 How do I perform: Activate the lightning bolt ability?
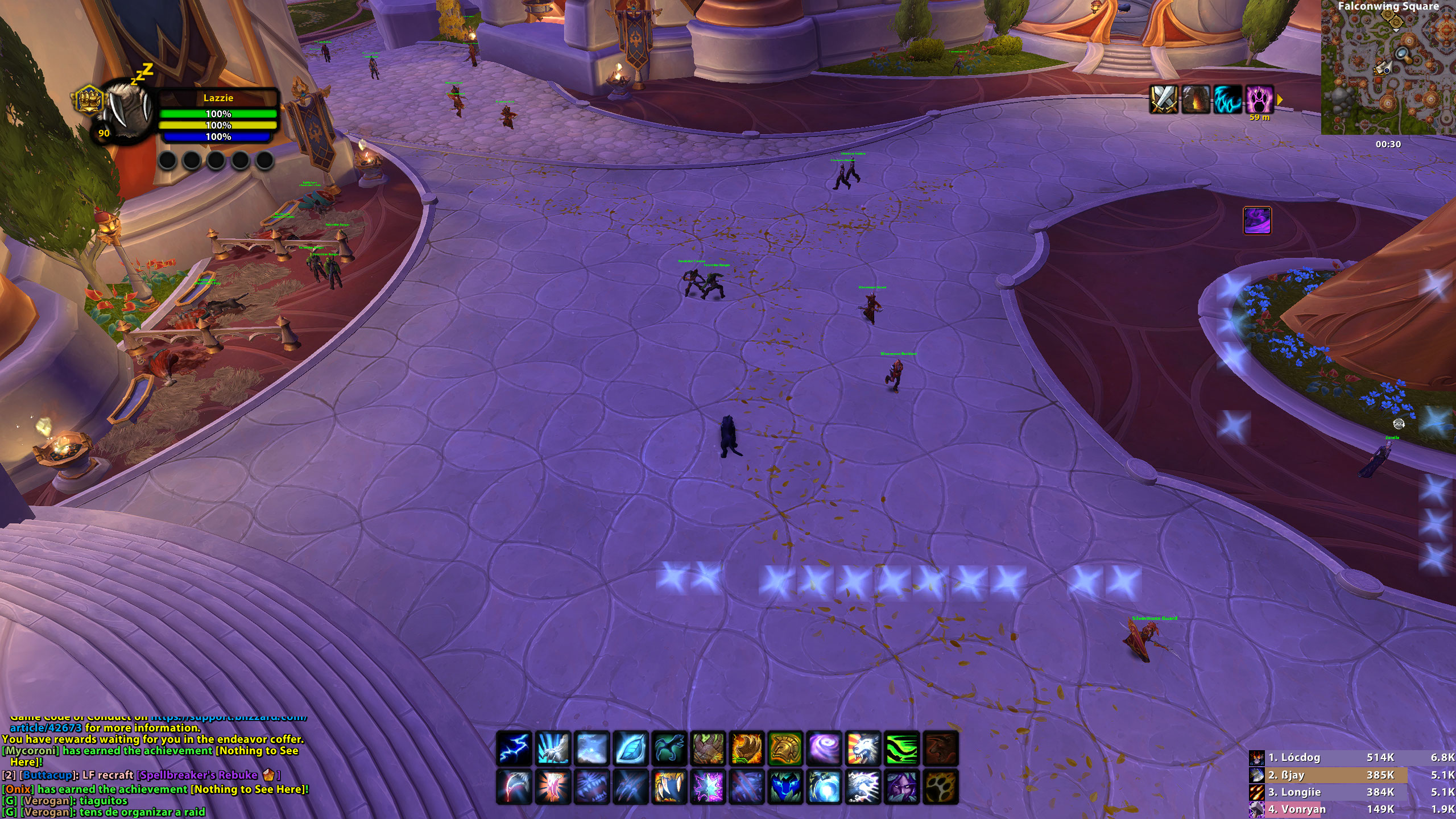click(x=515, y=748)
